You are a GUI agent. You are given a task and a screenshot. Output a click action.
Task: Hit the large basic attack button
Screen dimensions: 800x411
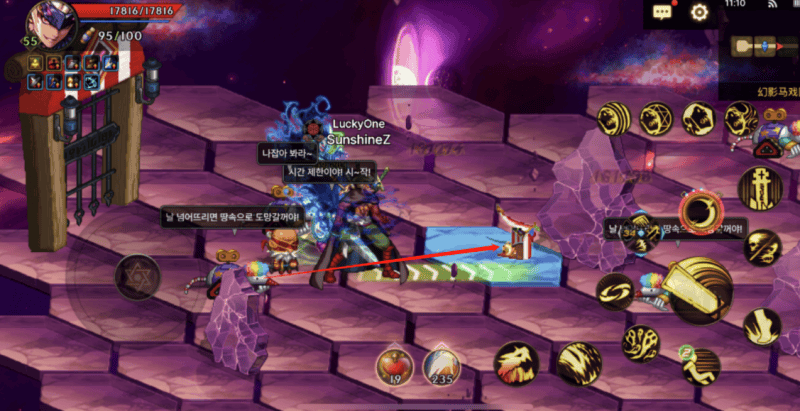pos(699,289)
